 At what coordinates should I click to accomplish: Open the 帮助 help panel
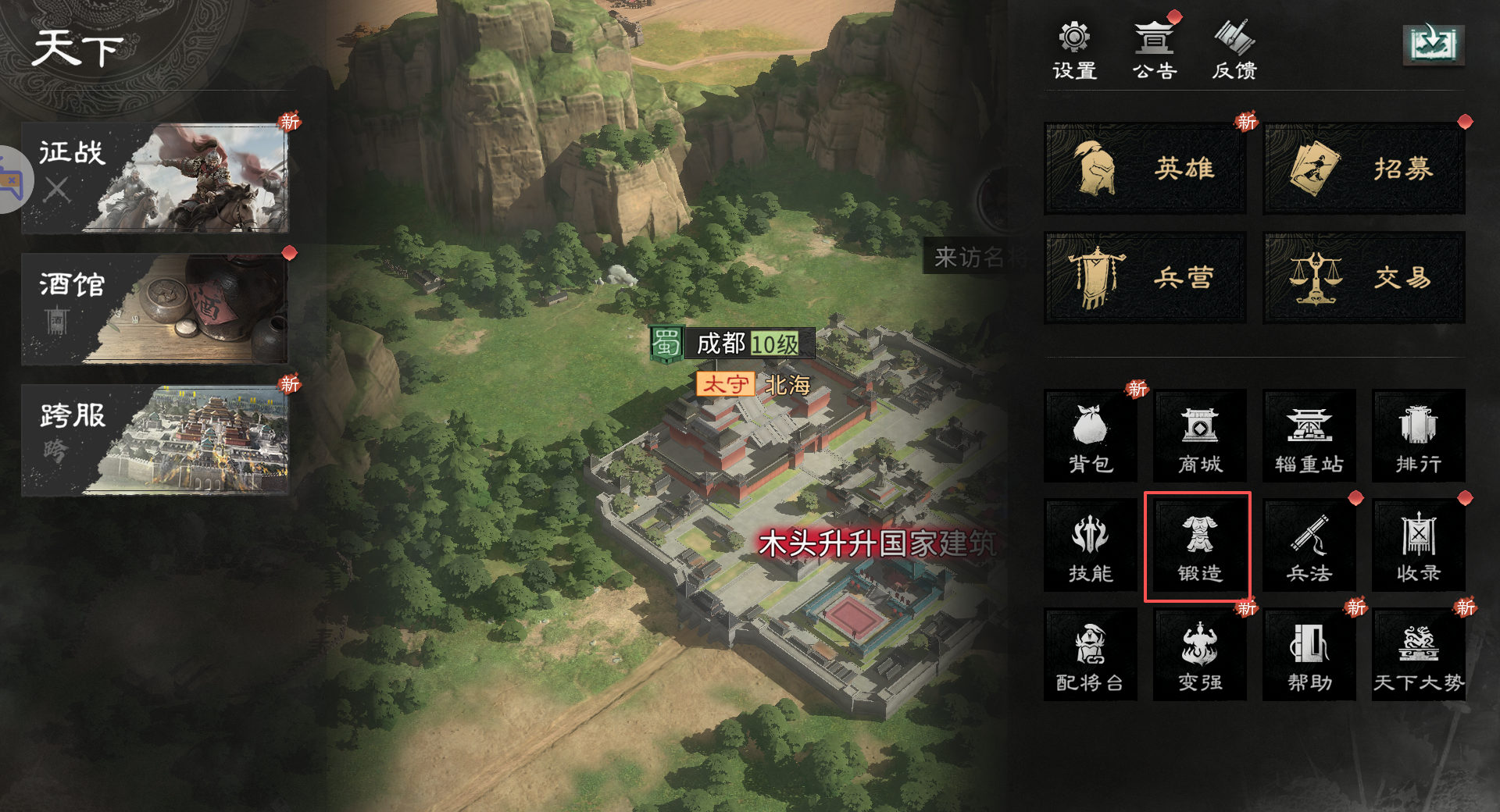click(x=1309, y=654)
